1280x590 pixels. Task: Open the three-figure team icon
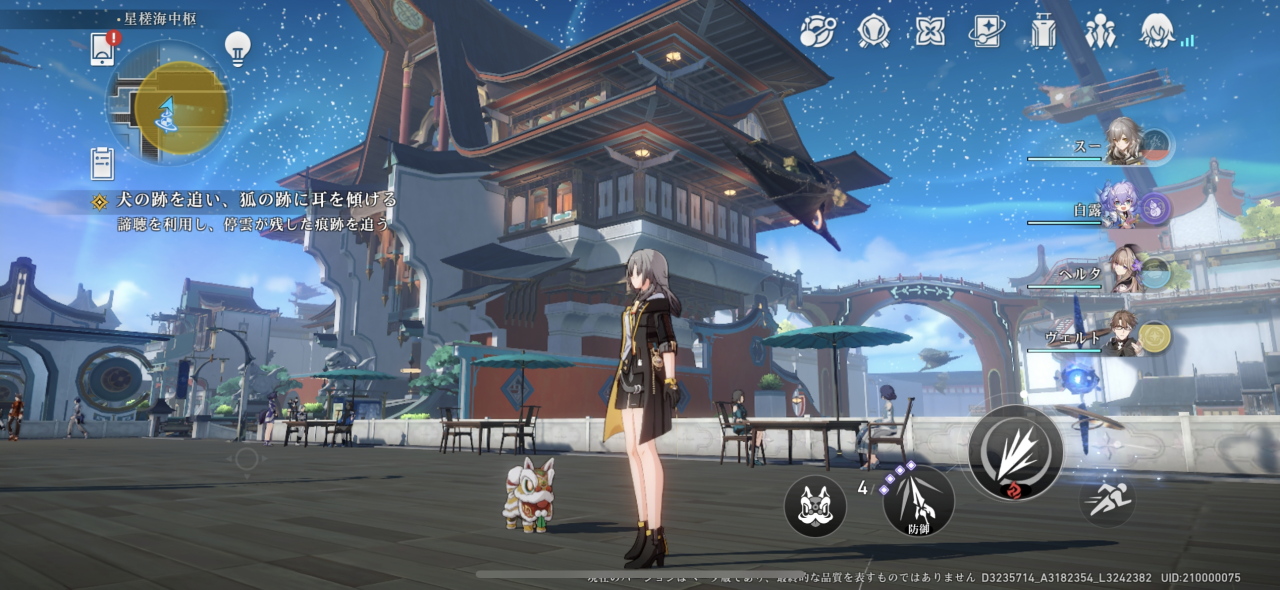tap(1100, 31)
